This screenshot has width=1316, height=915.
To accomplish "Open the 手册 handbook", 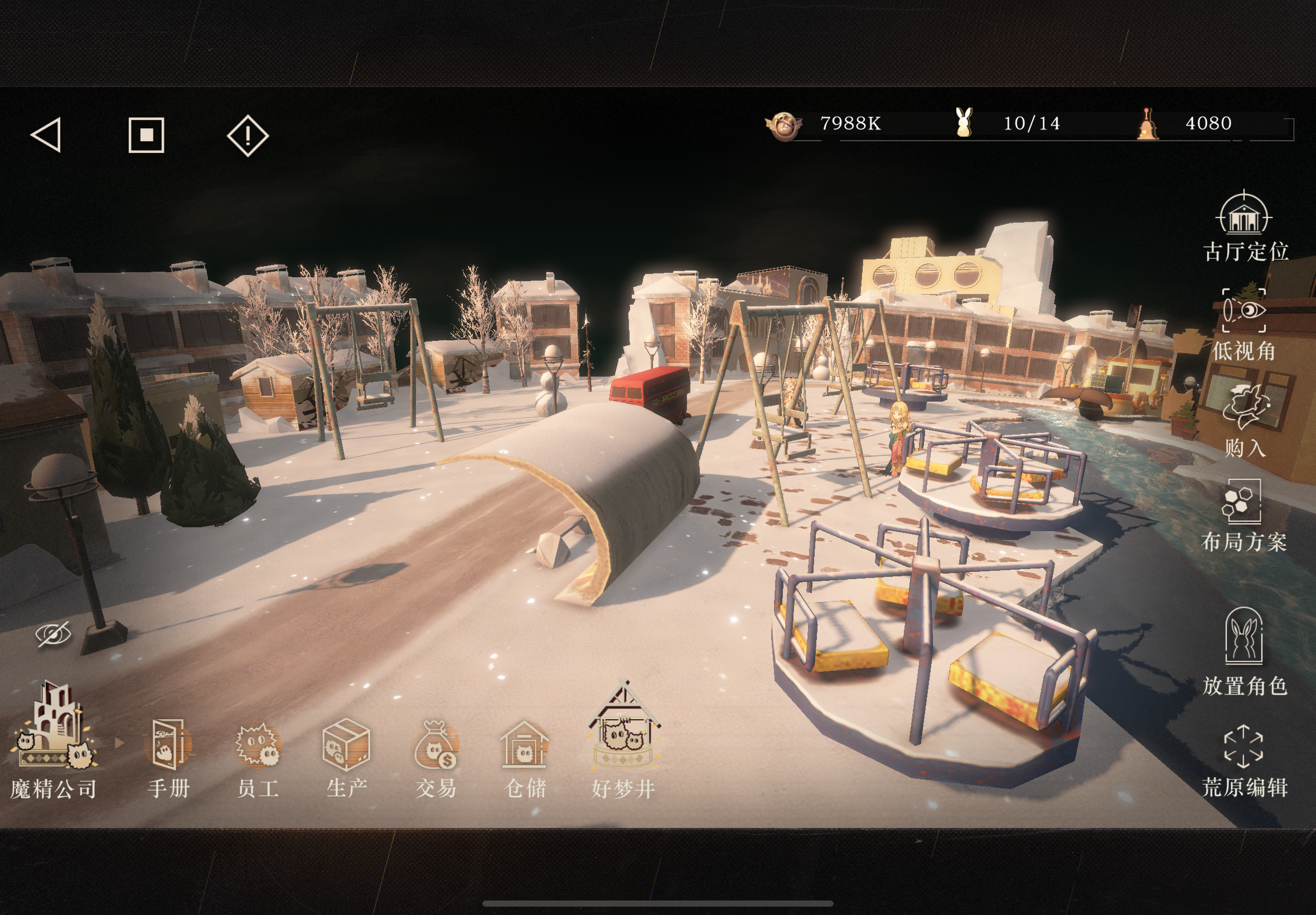I will 168,758.
